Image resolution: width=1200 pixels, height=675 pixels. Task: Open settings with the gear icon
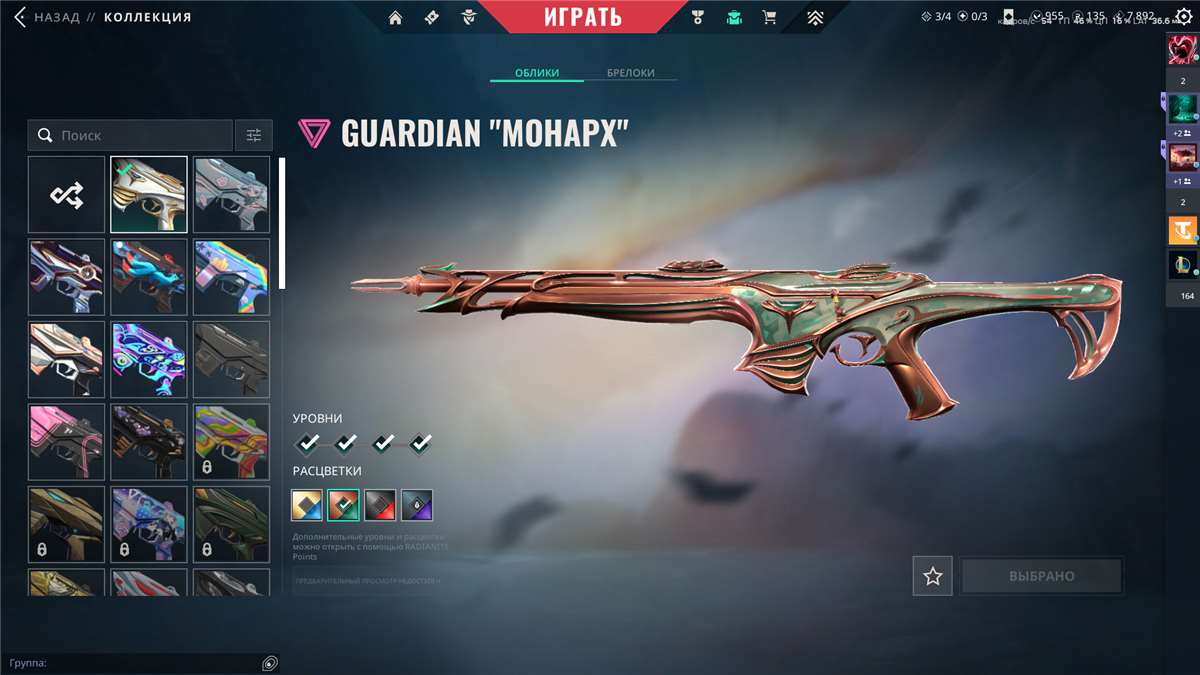1184,17
